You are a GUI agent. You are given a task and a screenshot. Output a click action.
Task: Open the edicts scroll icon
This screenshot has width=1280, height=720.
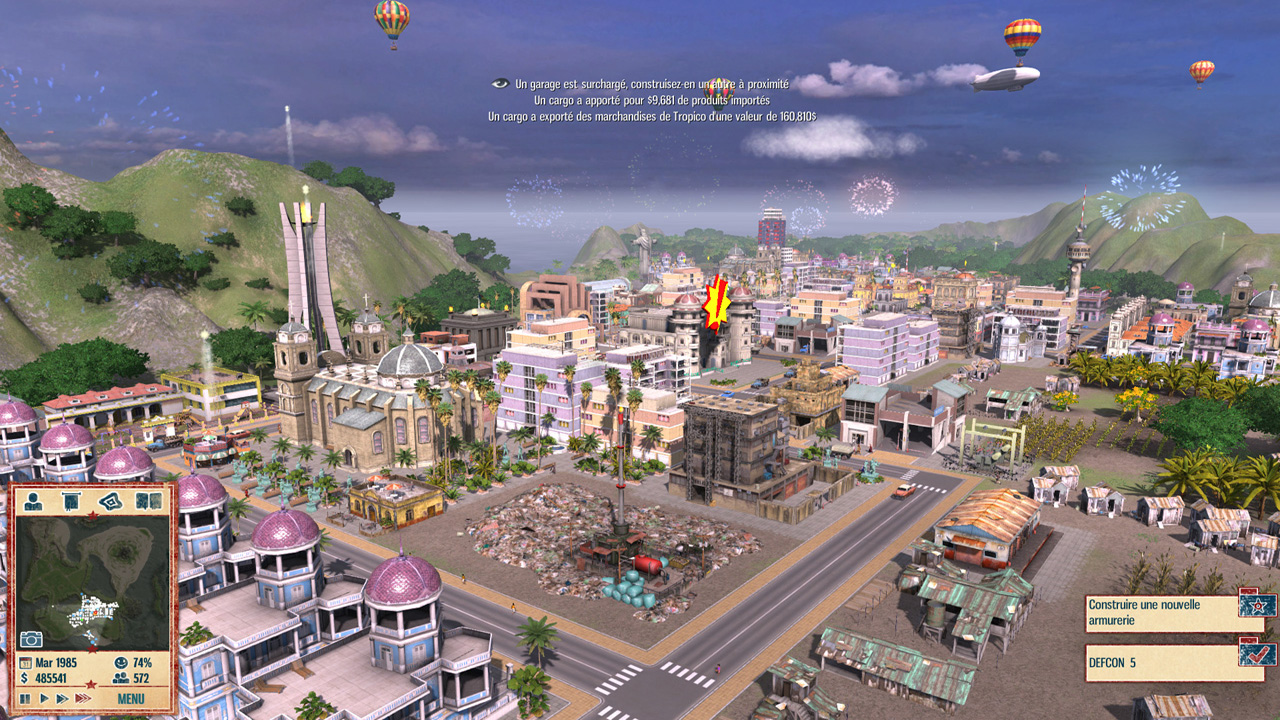click(x=71, y=501)
